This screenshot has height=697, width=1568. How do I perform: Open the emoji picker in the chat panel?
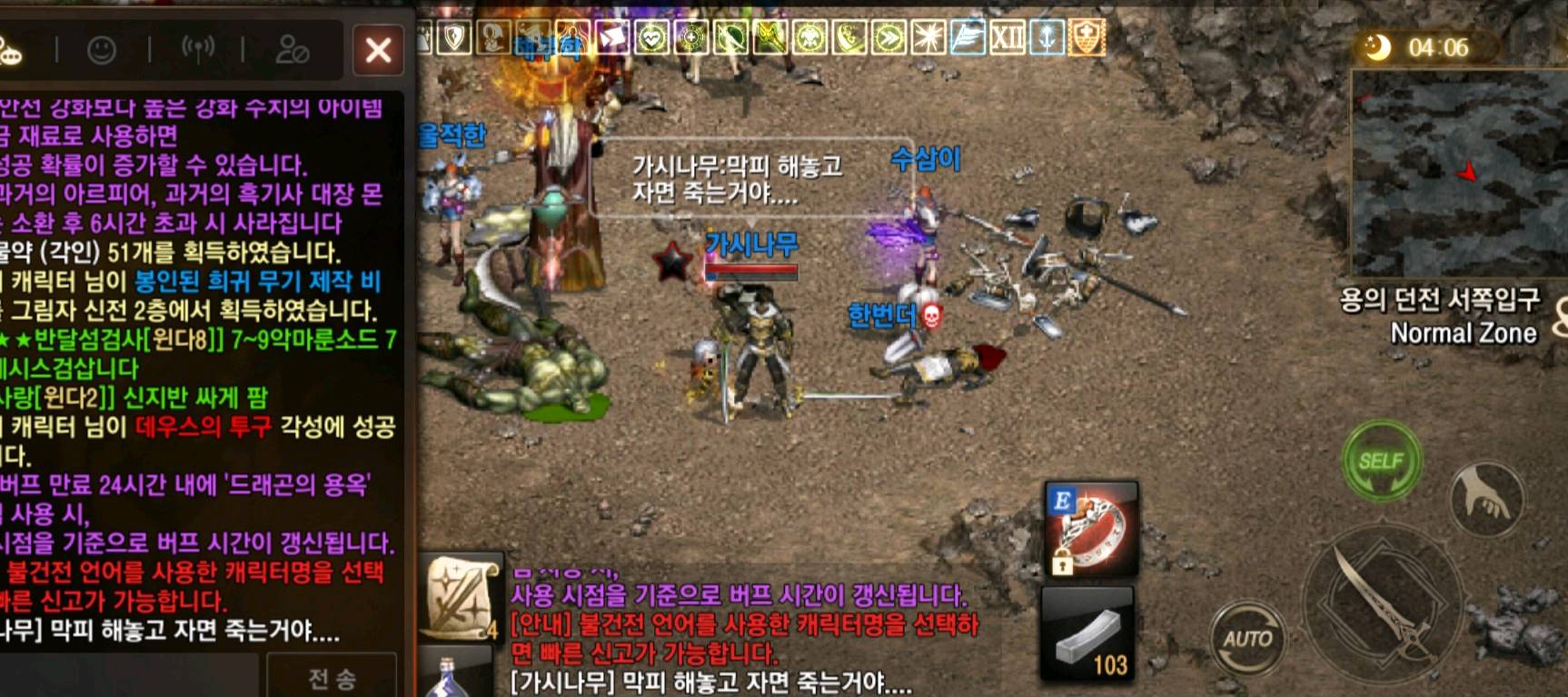[x=103, y=50]
